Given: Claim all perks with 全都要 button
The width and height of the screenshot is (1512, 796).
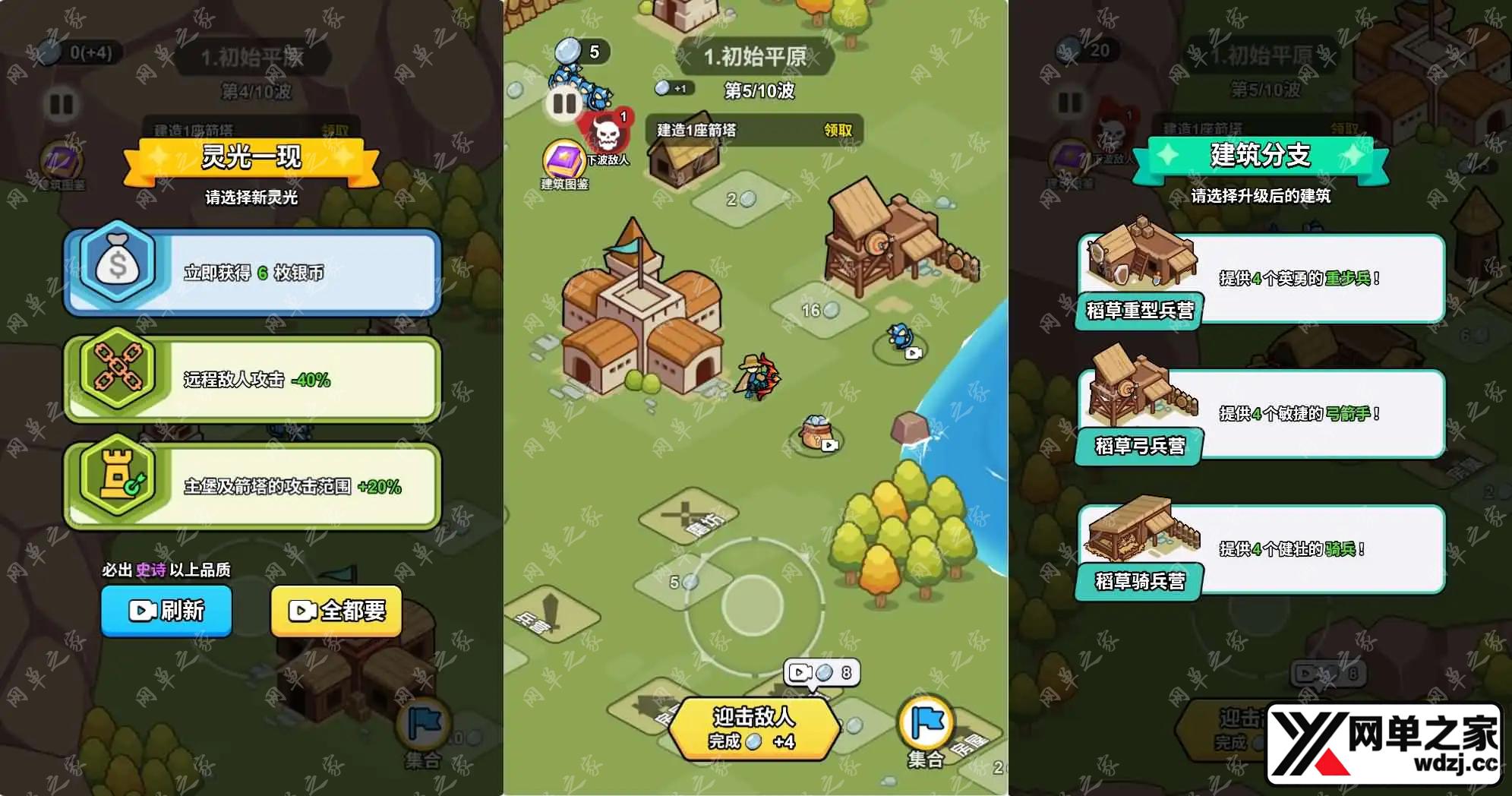Looking at the screenshot, I should (x=336, y=611).
